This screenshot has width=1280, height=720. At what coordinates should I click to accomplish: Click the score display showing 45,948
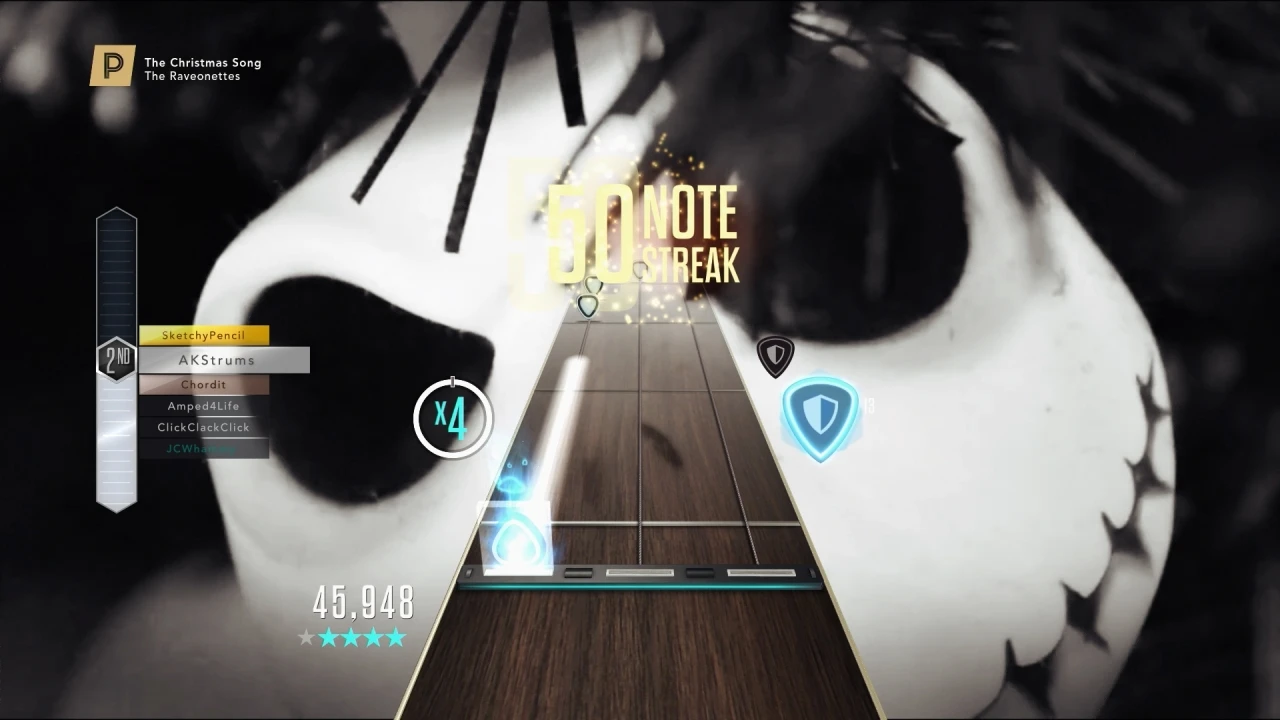pos(362,603)
